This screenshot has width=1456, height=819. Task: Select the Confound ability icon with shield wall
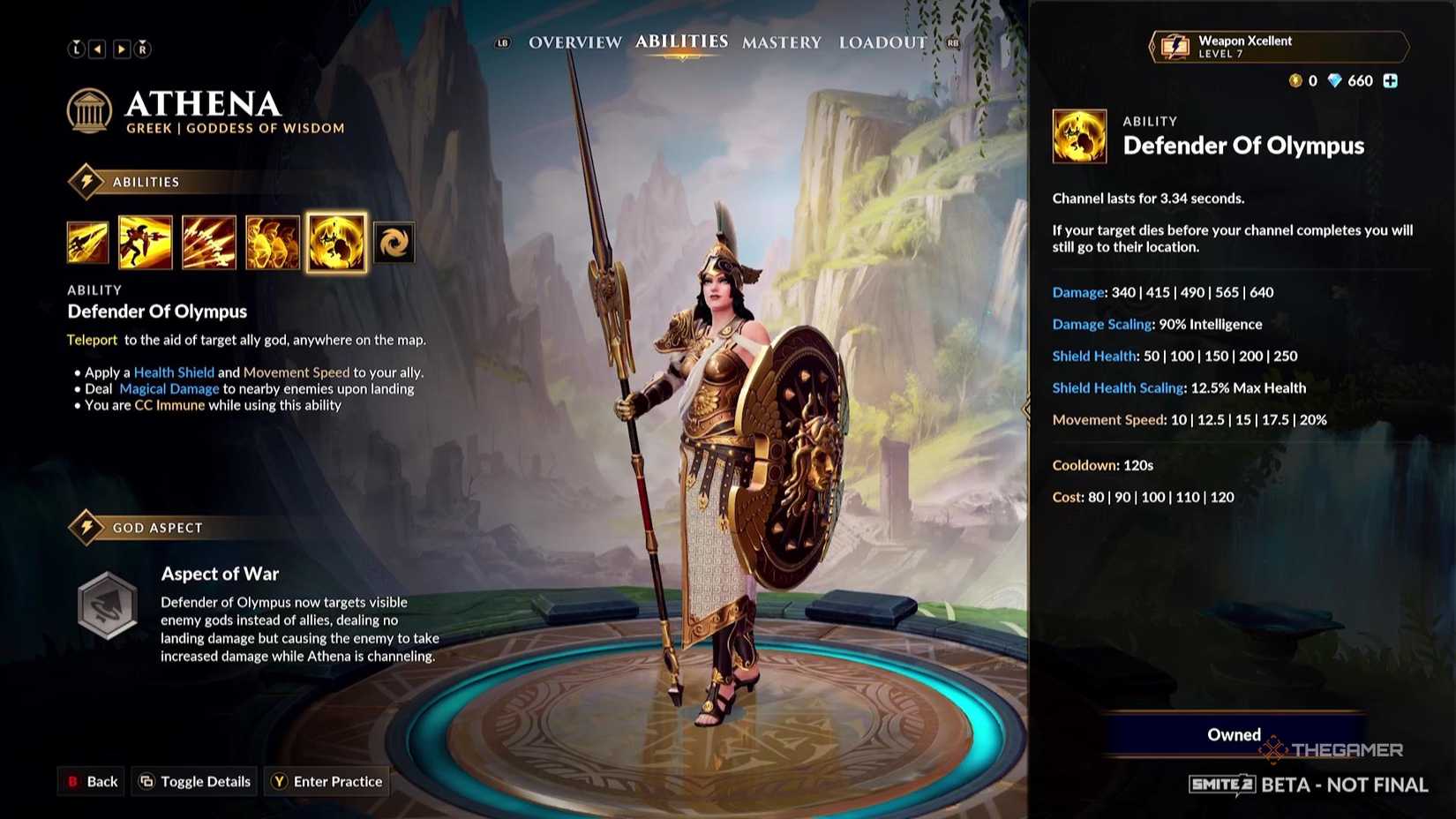click(272, 242)
